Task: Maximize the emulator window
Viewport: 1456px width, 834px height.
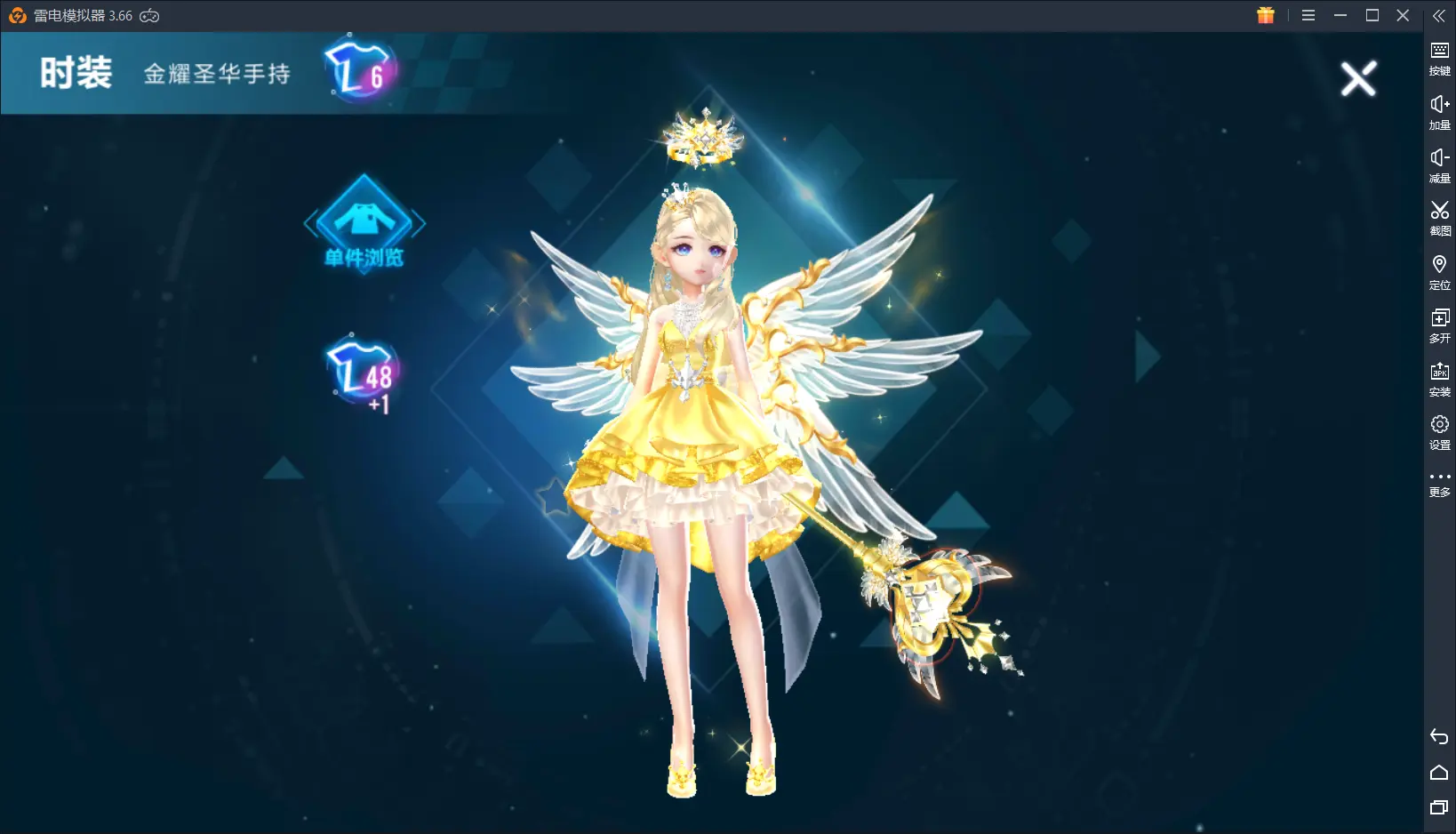Action: pyautogui.click(x=1372, y=15)
